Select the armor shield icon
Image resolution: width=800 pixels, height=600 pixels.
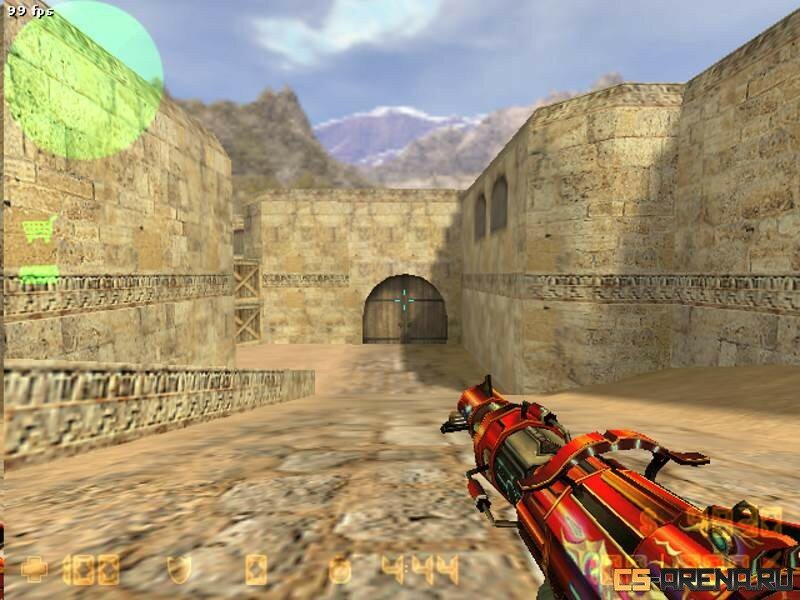tap(179, 570)
